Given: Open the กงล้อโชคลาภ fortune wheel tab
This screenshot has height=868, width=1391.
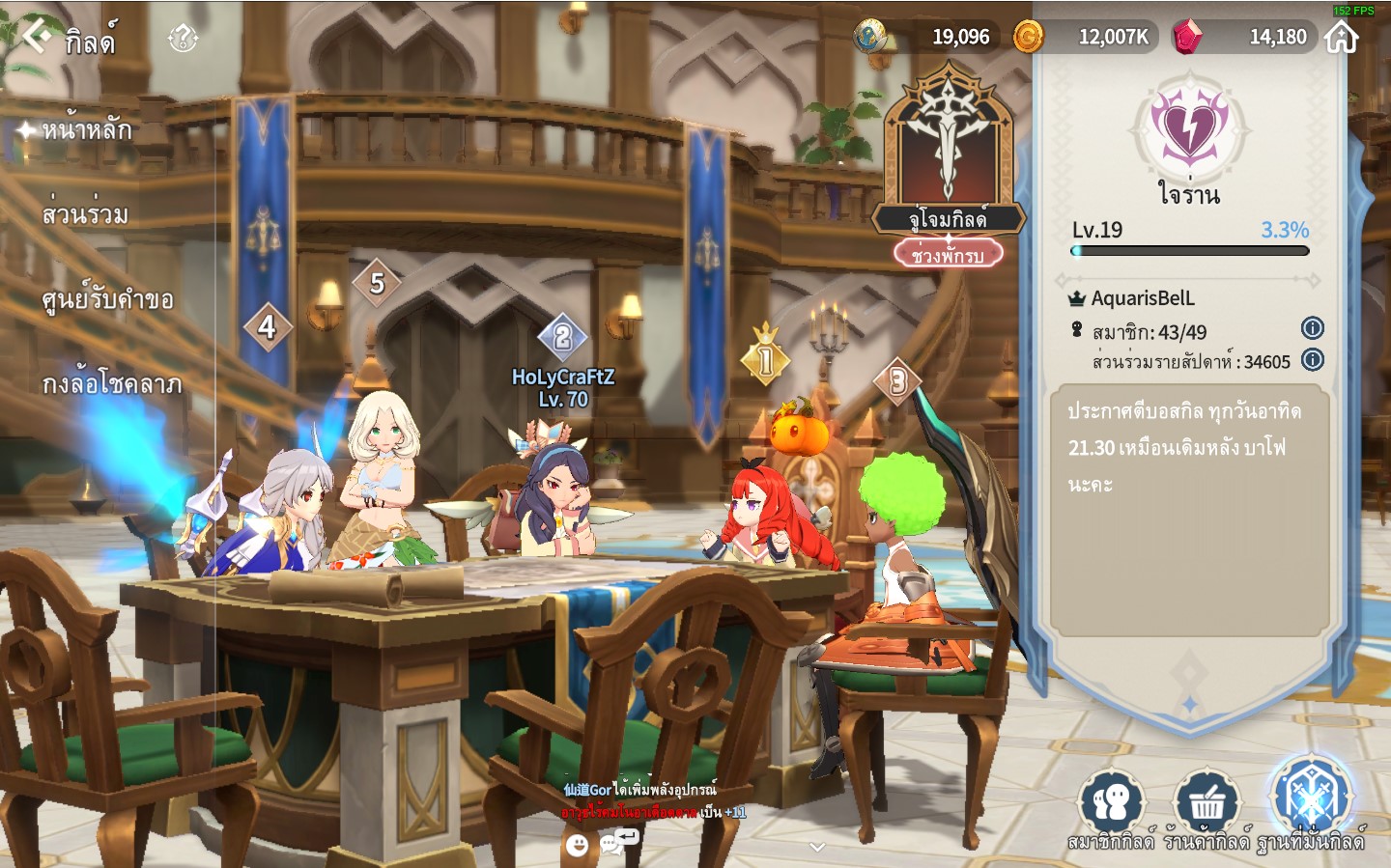Looking at the screenshot, I should [x=111, y=384].
